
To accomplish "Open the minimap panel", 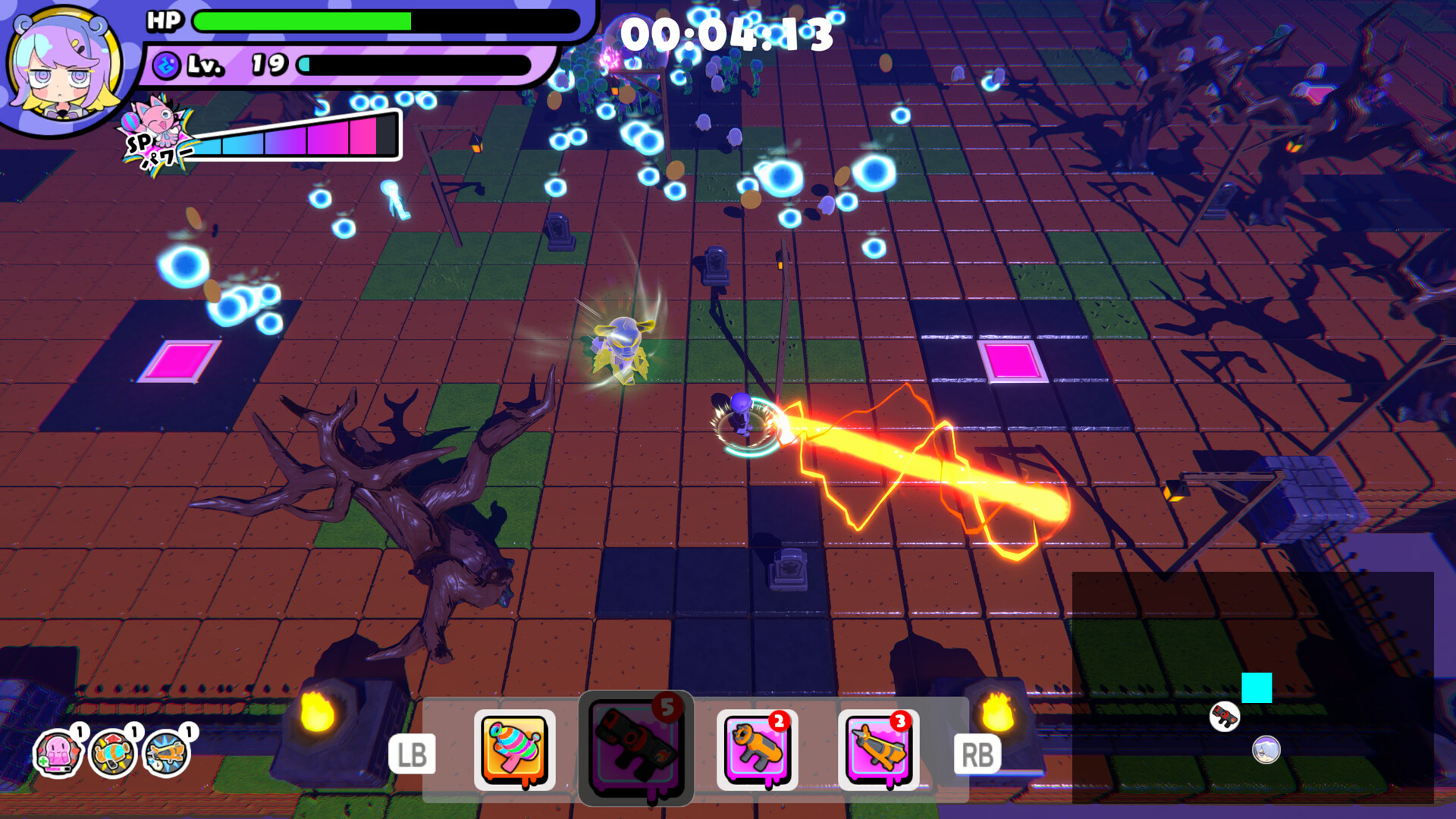I will pos(1251,686).
